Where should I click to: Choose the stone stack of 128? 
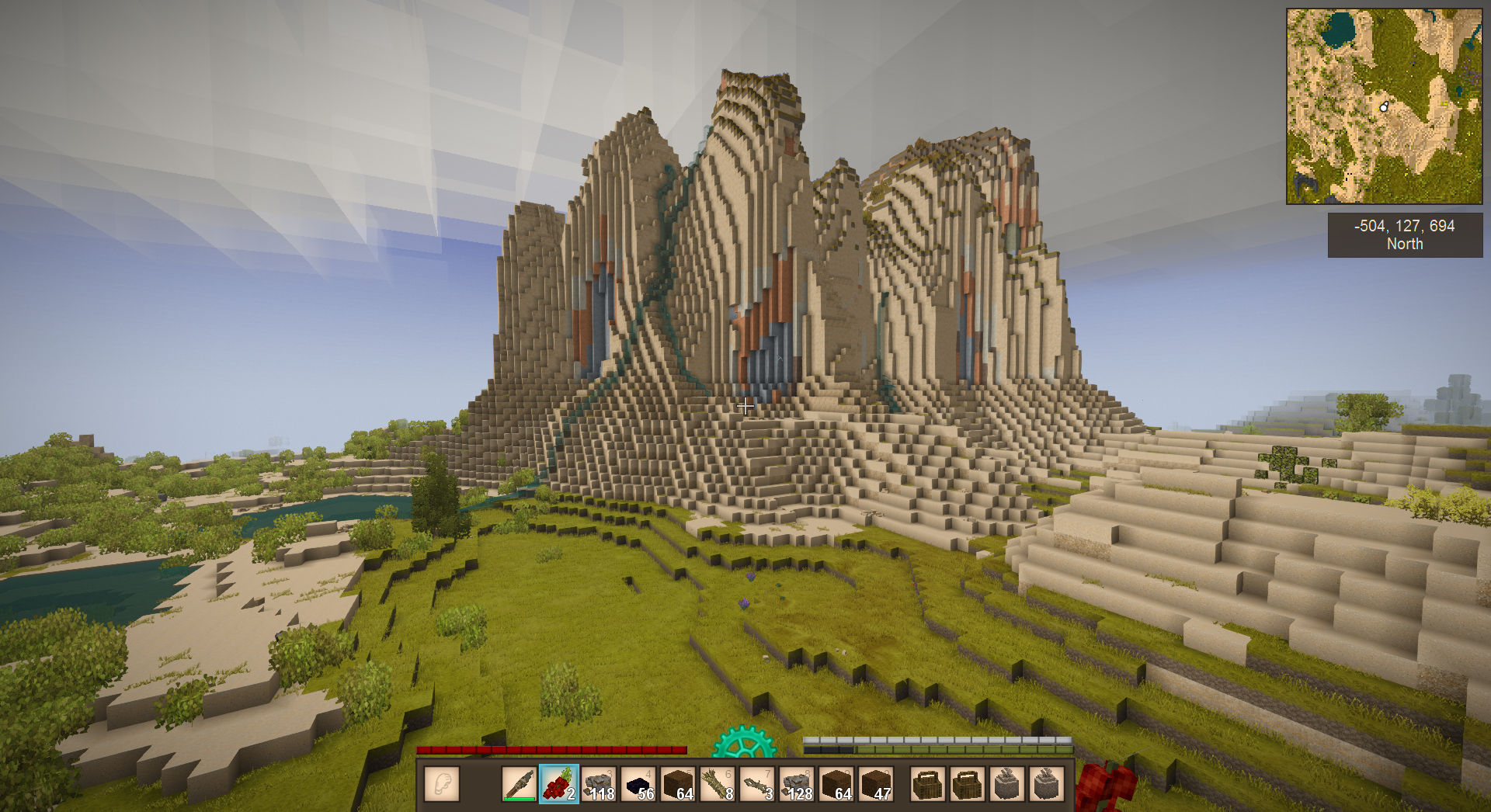point(797,783)
